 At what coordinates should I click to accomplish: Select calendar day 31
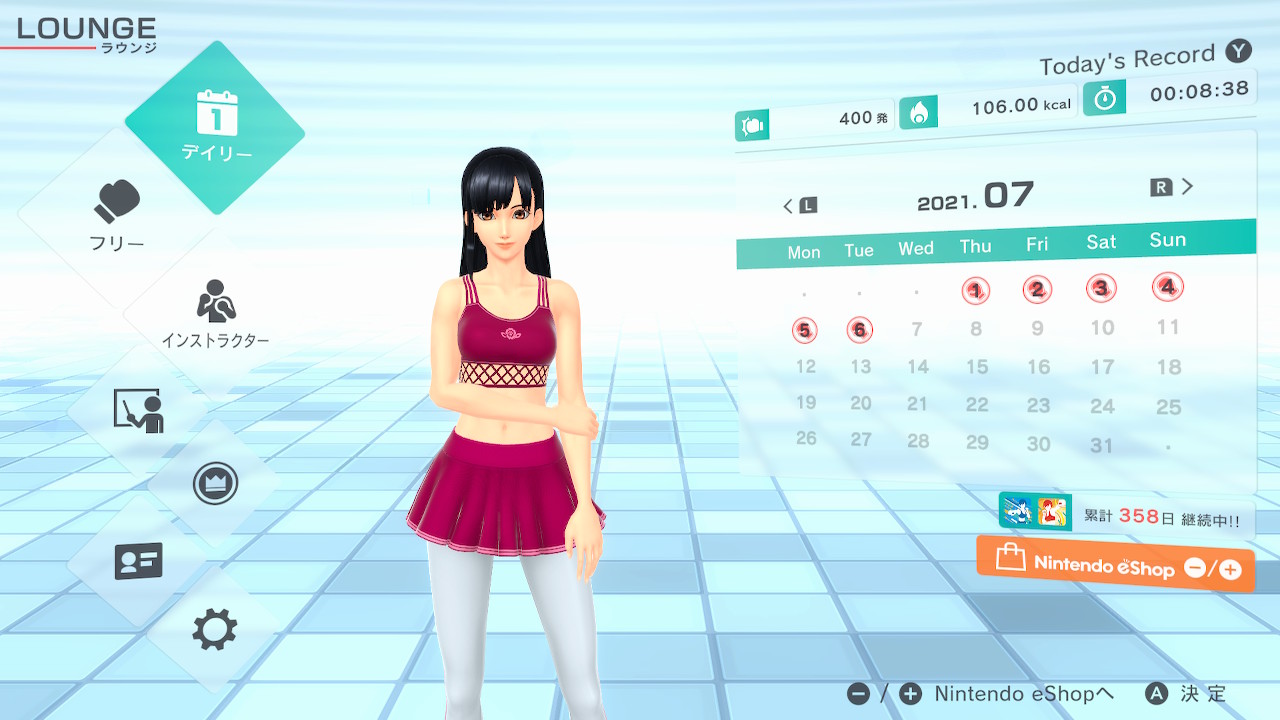(1101, 446)
